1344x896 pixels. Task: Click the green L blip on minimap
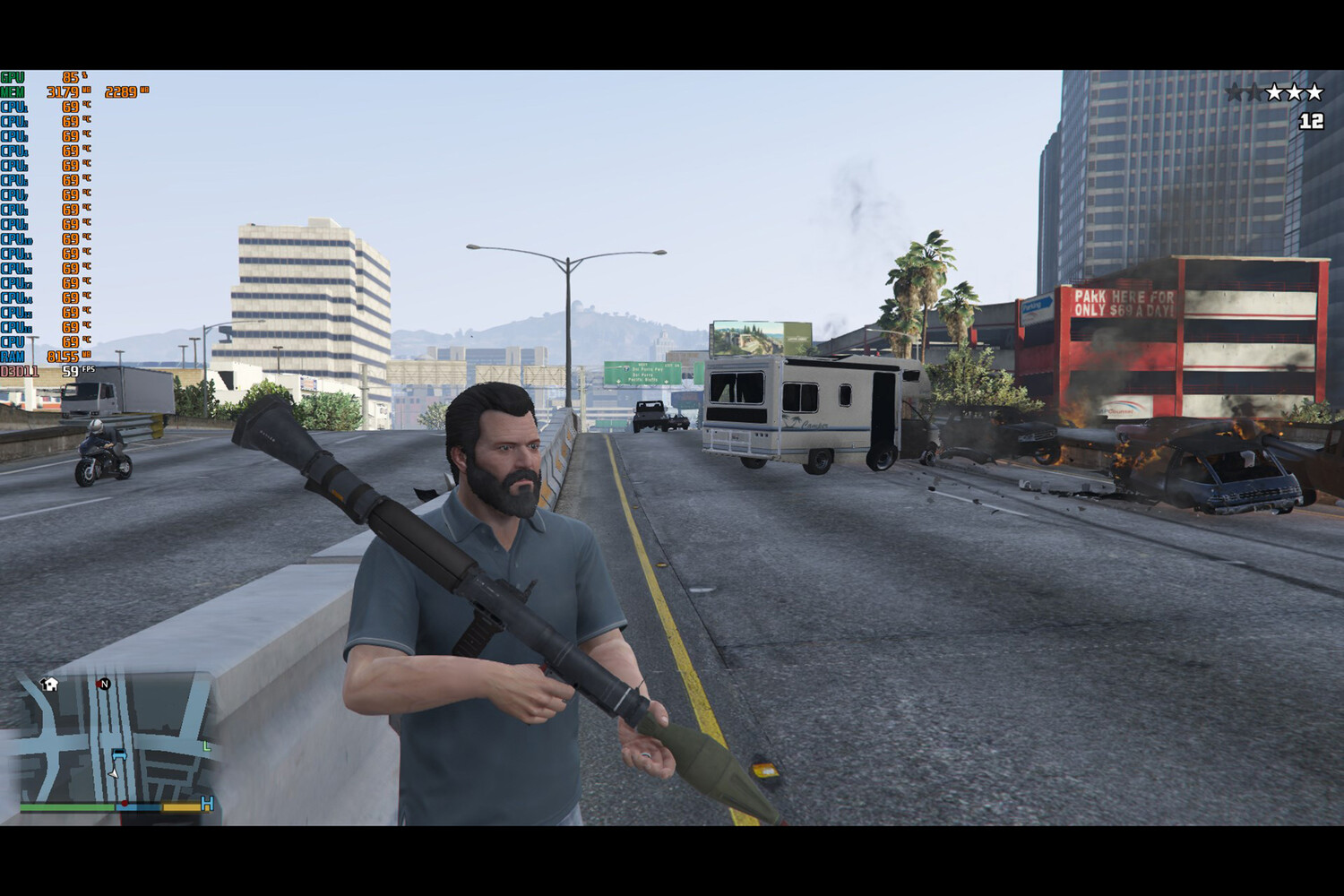click(x=207, y=745)
